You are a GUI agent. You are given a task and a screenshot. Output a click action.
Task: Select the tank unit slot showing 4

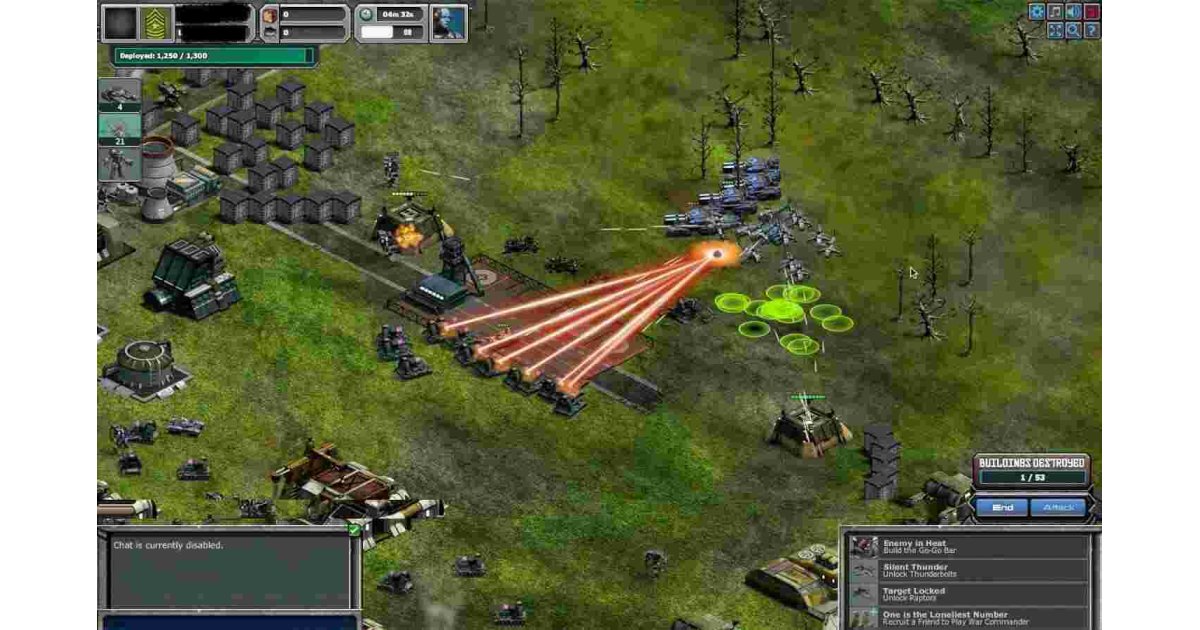click(x=119, y=94)
